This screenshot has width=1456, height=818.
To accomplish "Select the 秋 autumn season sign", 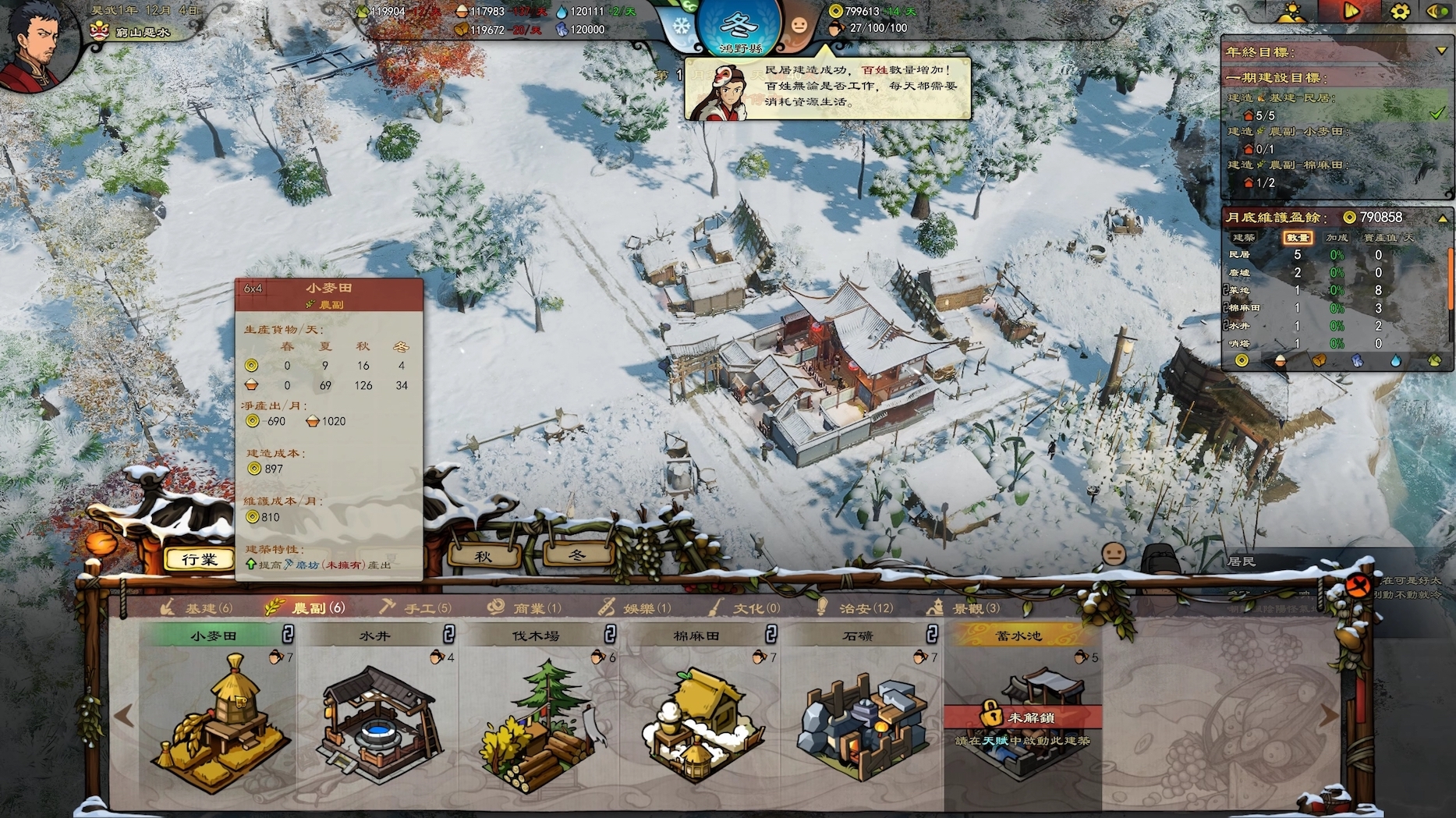I will coord(484,556).
